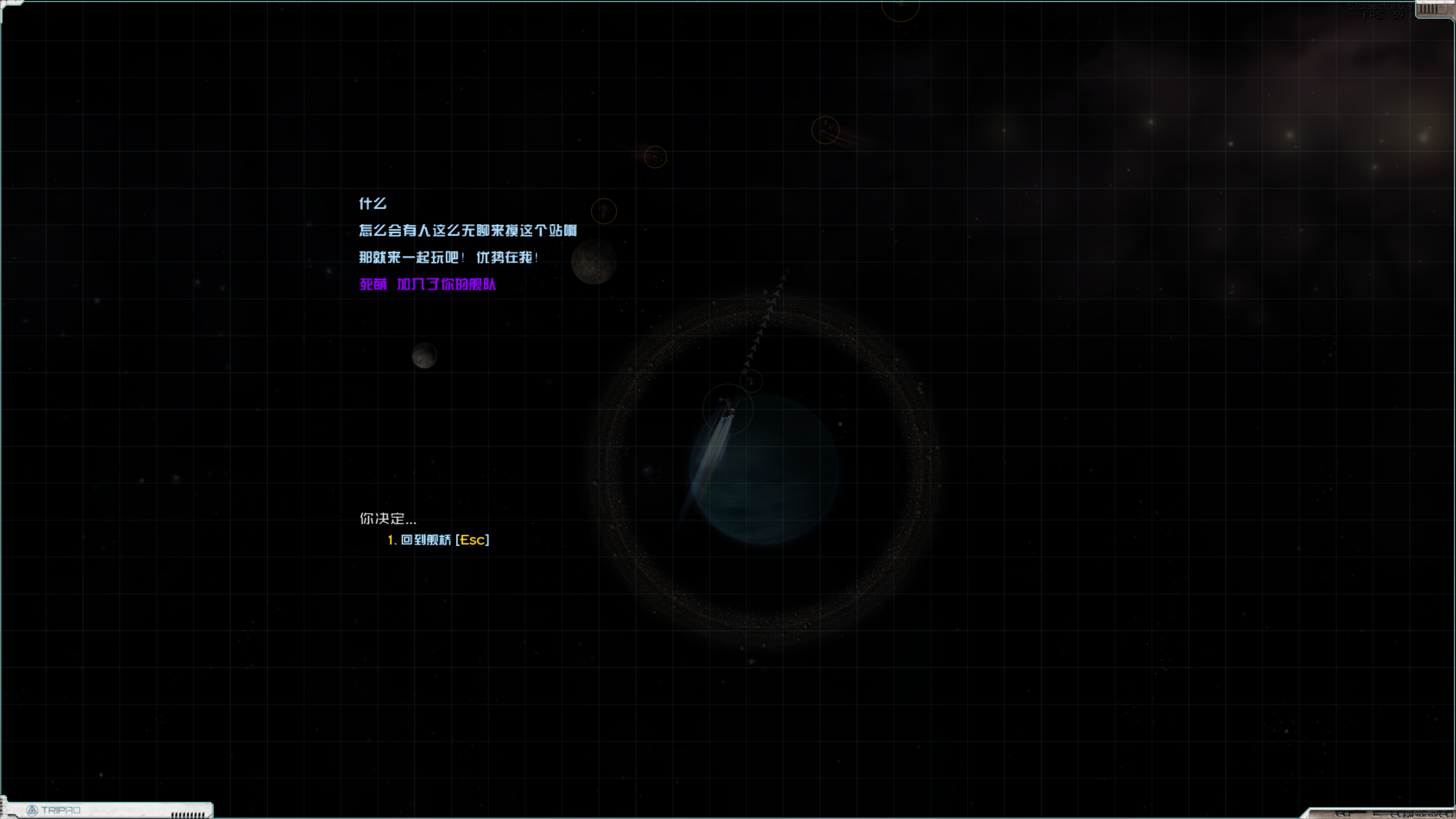Image resolution: width=1456 pixels, height=819 pixels.
Task: Click the orange orbital station marker near top right
Action: pyautogui.click(x=825, y=130)
